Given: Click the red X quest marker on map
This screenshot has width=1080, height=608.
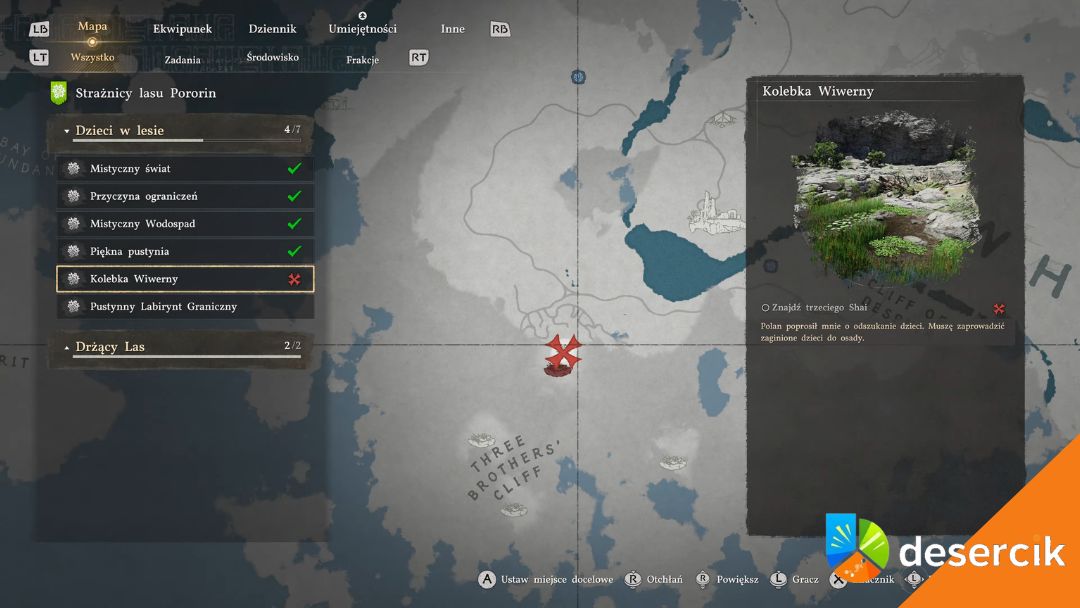Looking at the screenshot, I should [563, 353].
